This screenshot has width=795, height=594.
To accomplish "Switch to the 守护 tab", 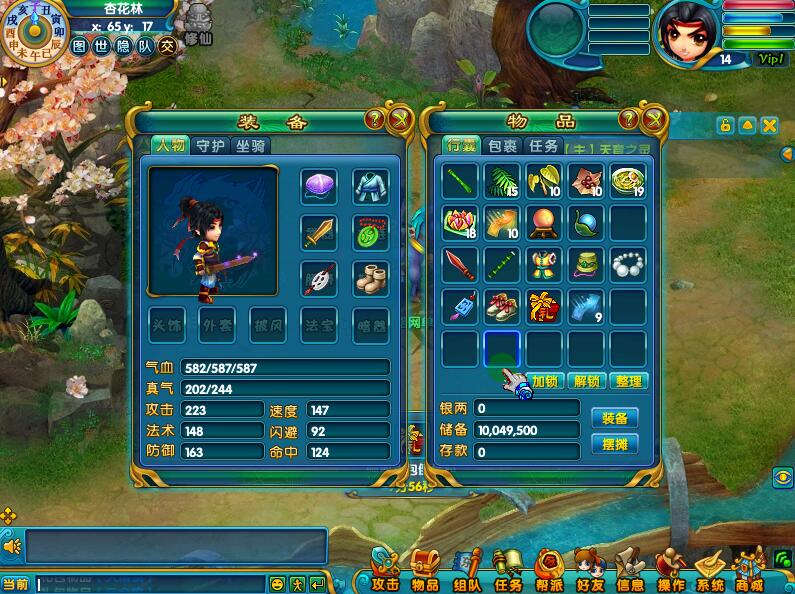I will click(210, 146).
